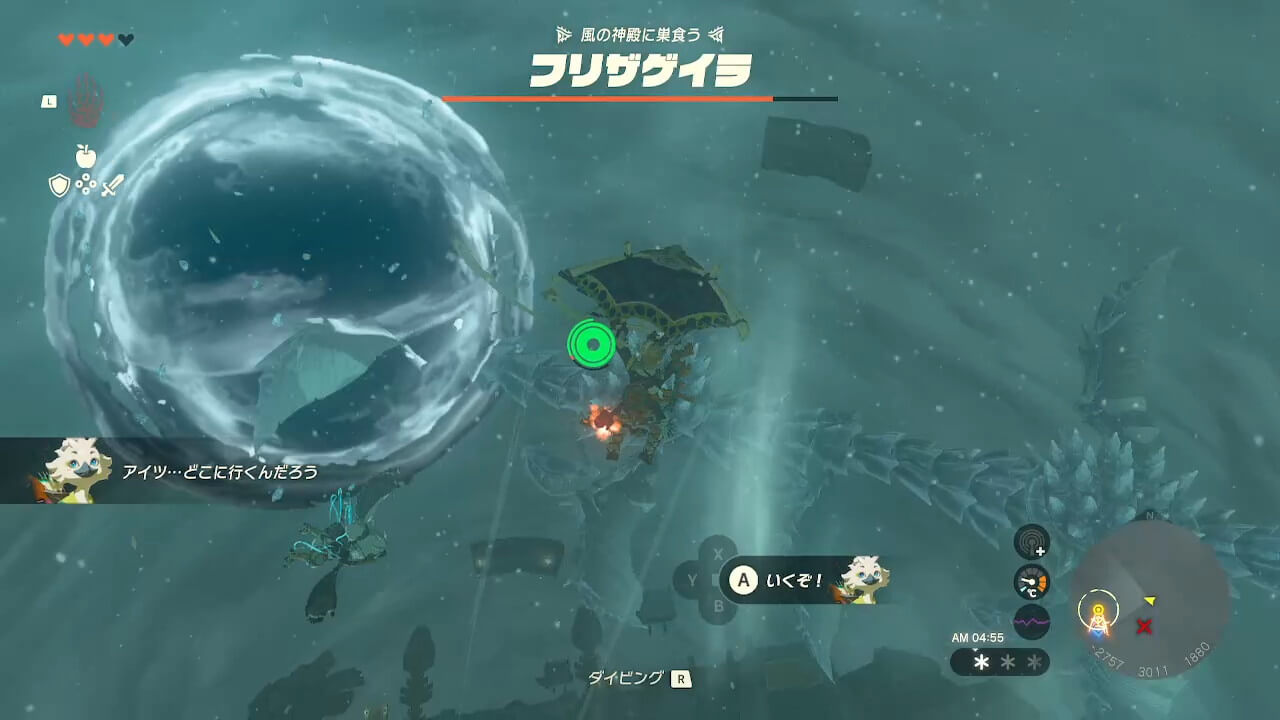Open the circular minimap
This screenshot has width=1280, height=720.
click(1150, 598)
